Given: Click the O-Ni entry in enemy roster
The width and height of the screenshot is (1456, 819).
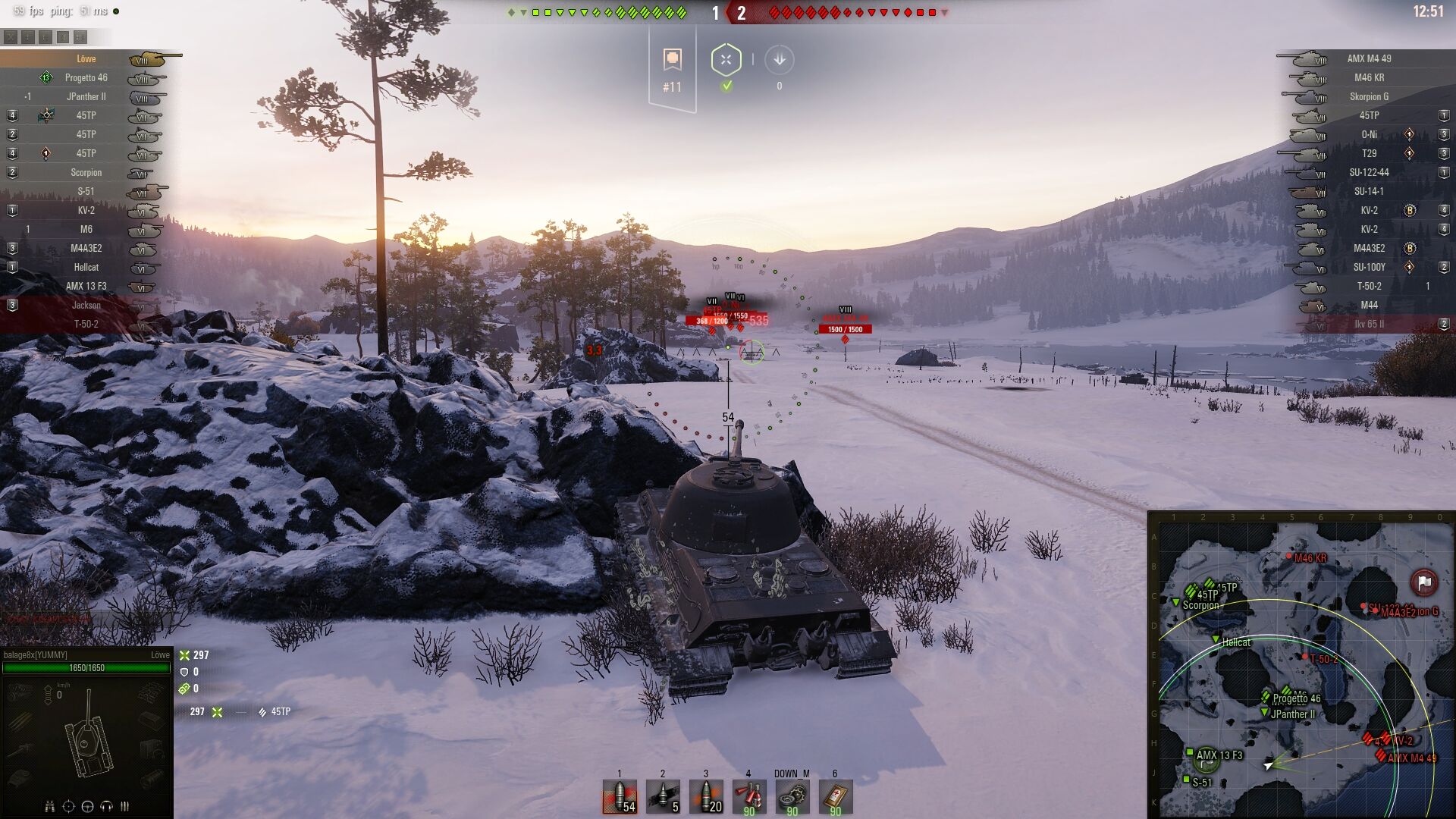Looking at the screenshot, I should point(1369,134).
